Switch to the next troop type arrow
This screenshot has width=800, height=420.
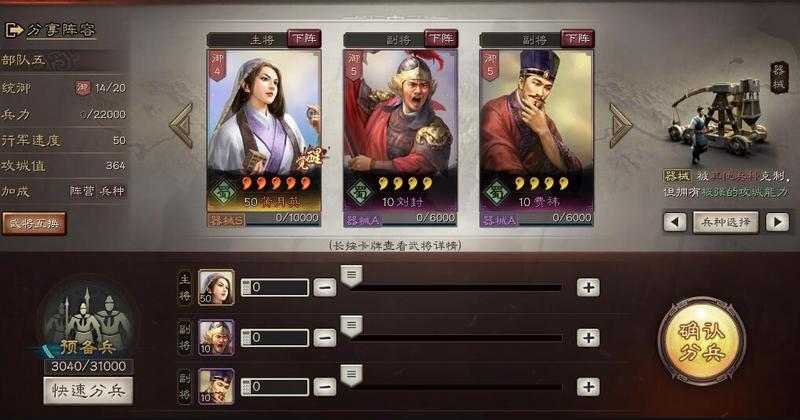[777, 222]
